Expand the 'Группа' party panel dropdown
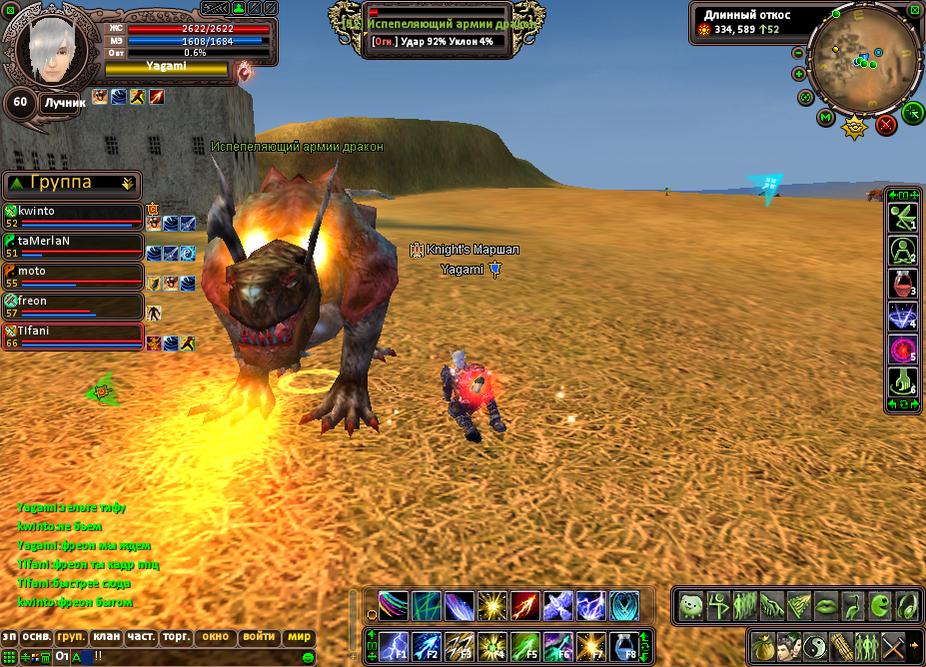The height and width of the screenshot is (667, 926). [x=127, y=183]
